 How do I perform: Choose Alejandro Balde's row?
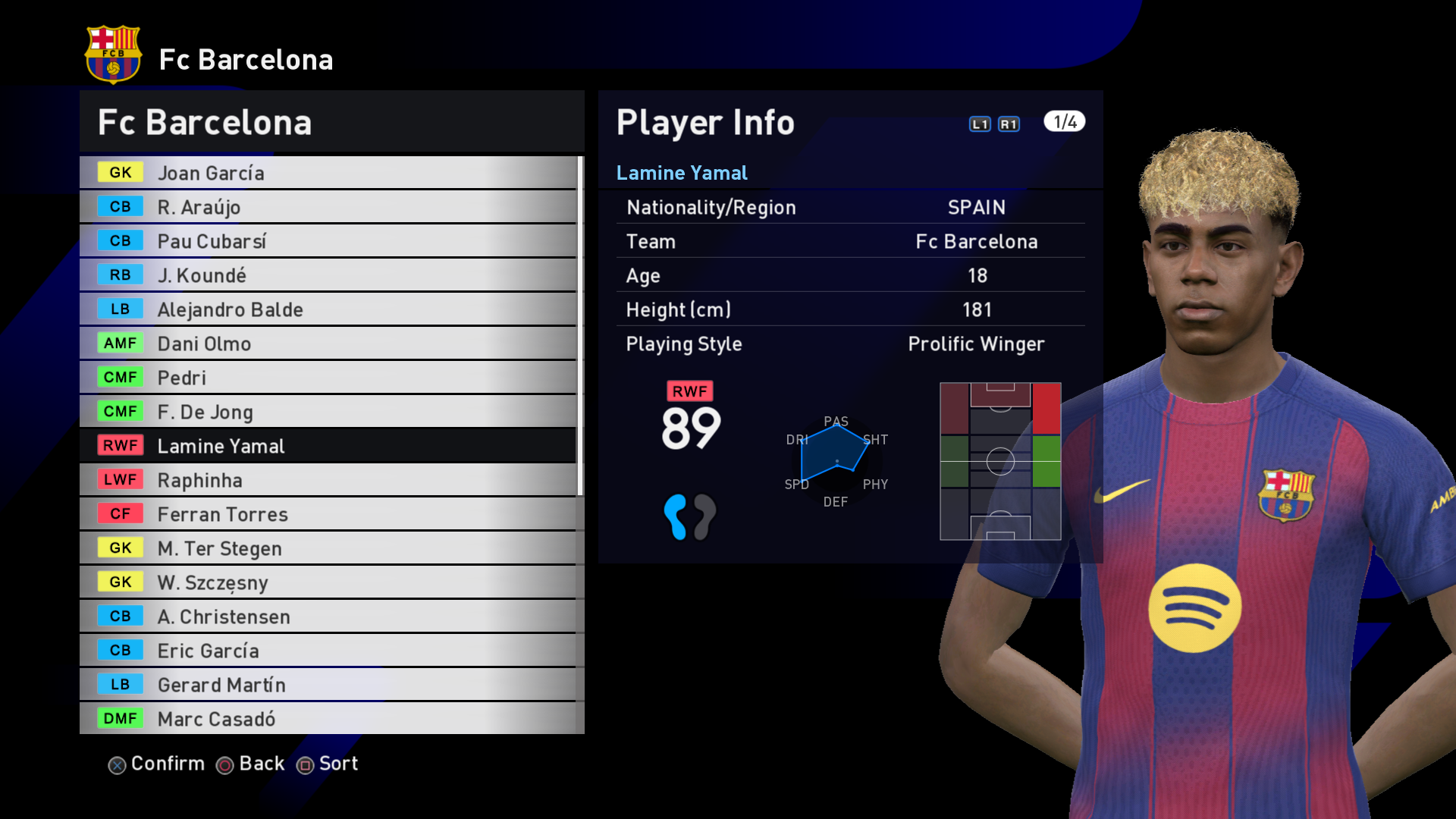328,309
